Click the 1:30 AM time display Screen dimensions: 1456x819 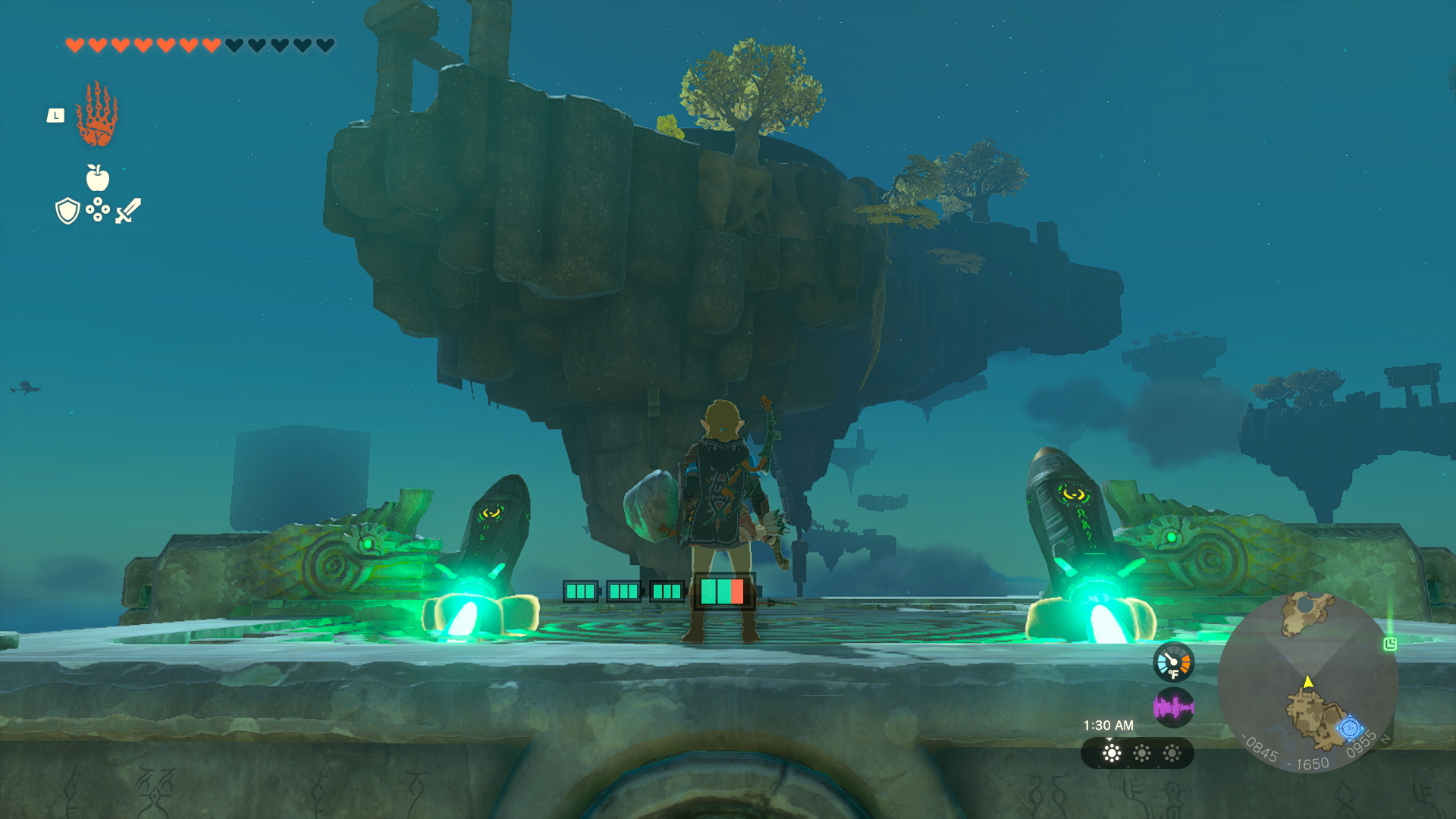point(1108,725)
